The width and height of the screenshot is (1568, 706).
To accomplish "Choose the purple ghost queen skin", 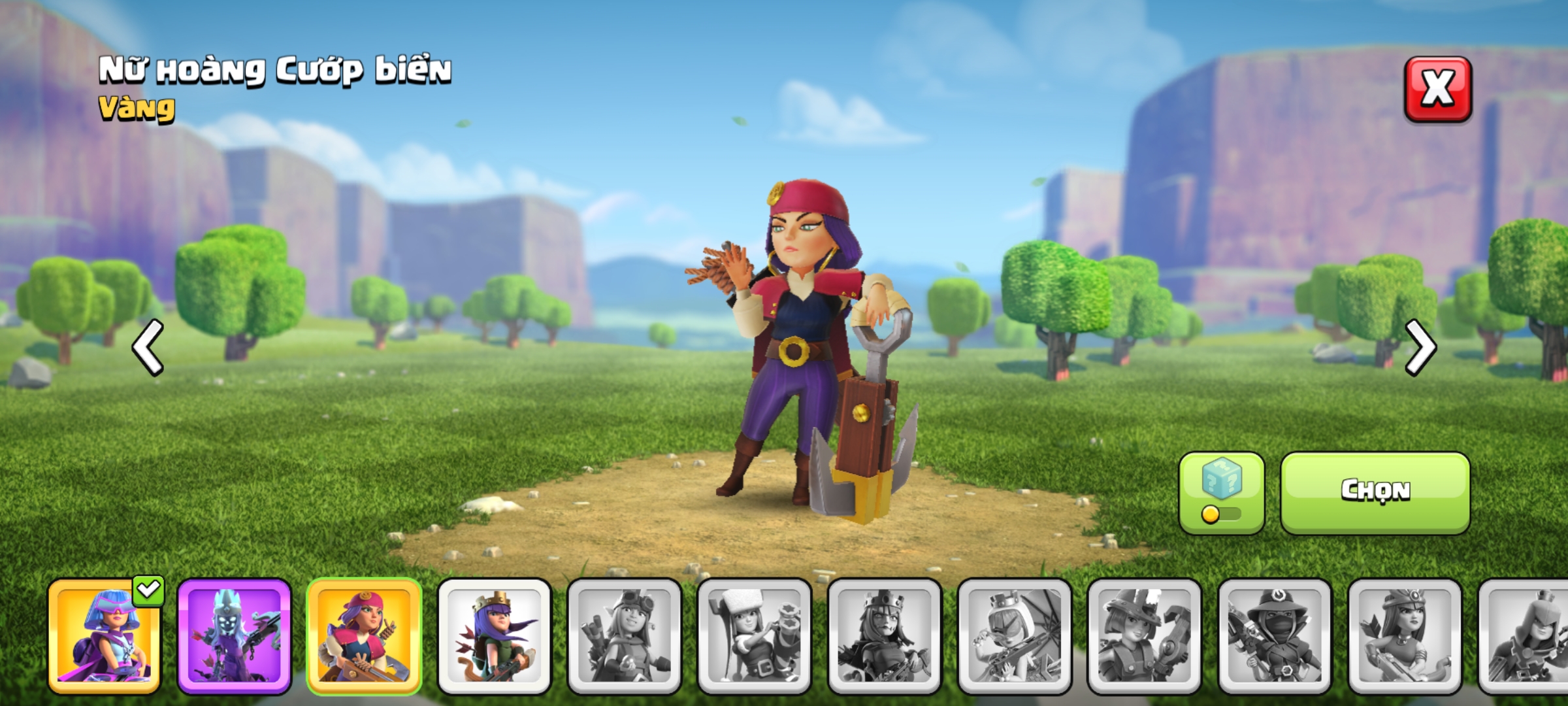I will coord(234,635).
